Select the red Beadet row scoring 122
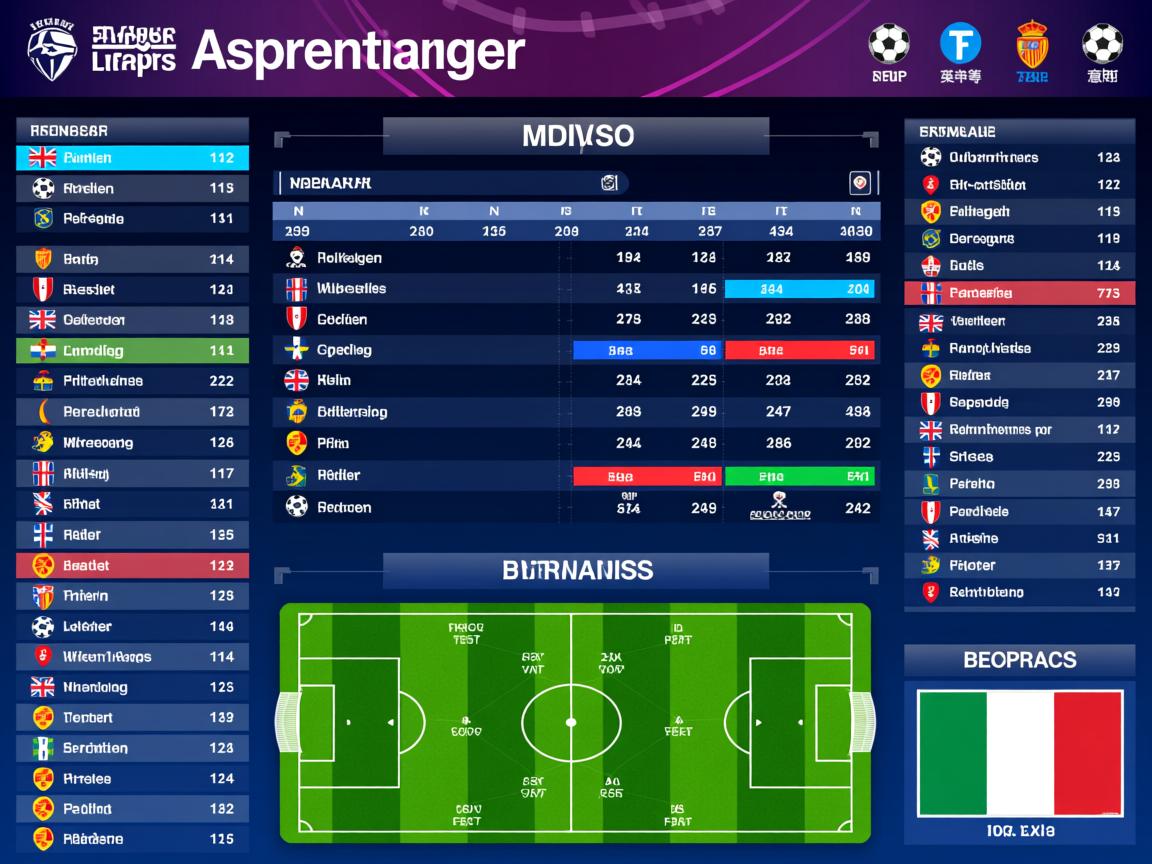The width and height of the screenshot is (1152, 864). coord(132,566)
